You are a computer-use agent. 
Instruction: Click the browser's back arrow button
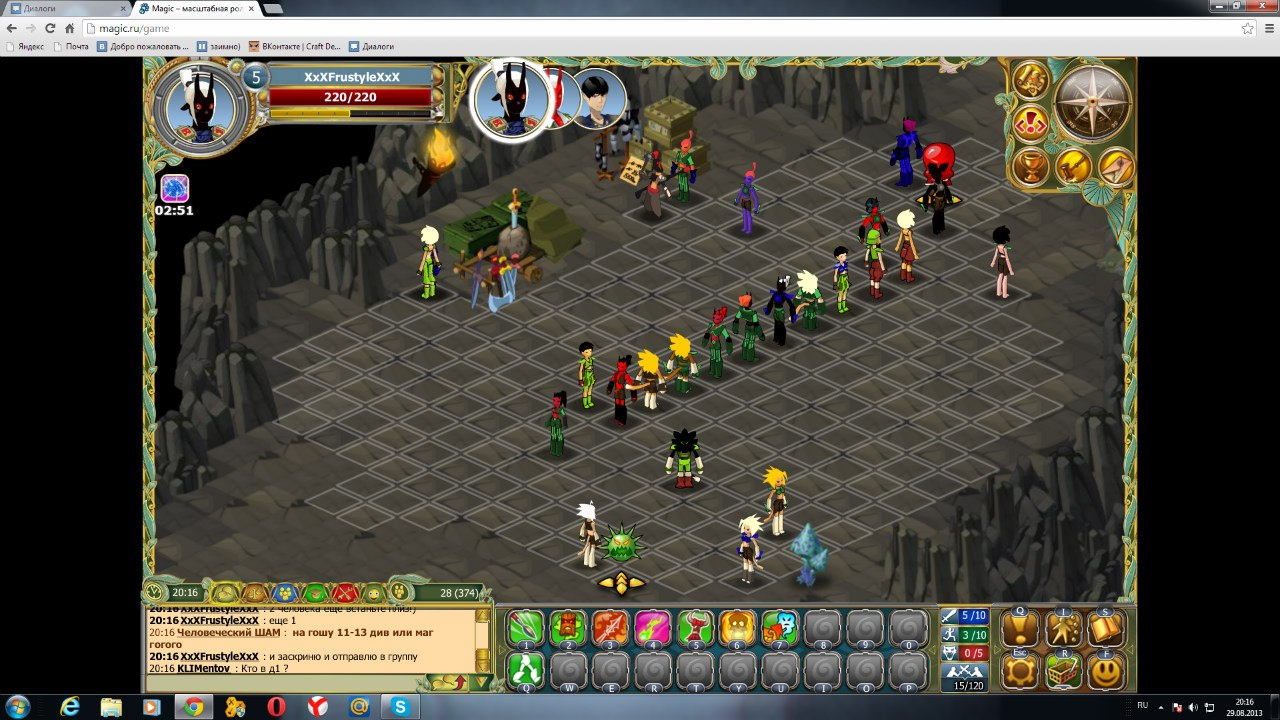(x=12, y=29)
